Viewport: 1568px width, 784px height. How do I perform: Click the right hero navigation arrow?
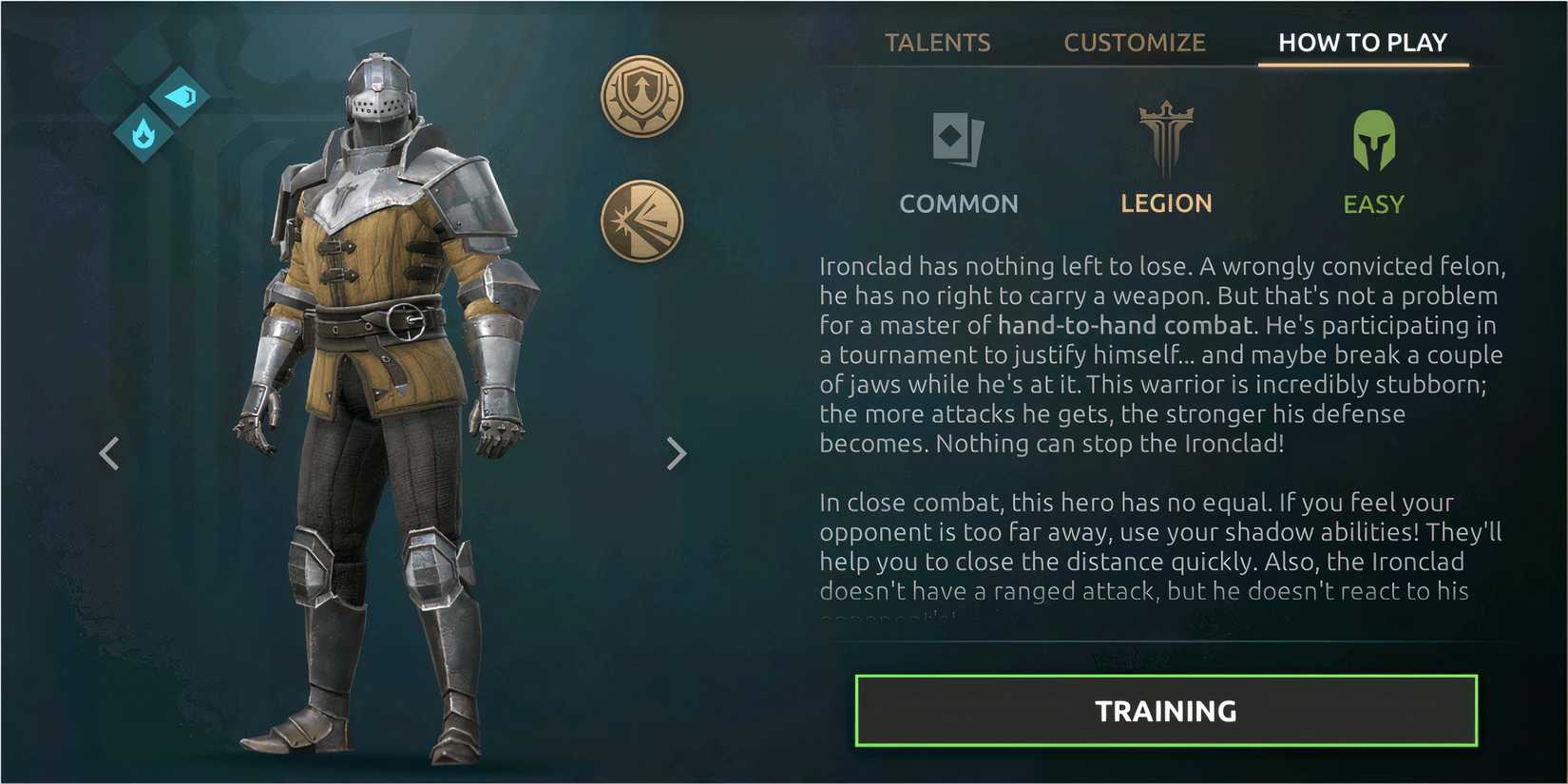tap(677, 453)
